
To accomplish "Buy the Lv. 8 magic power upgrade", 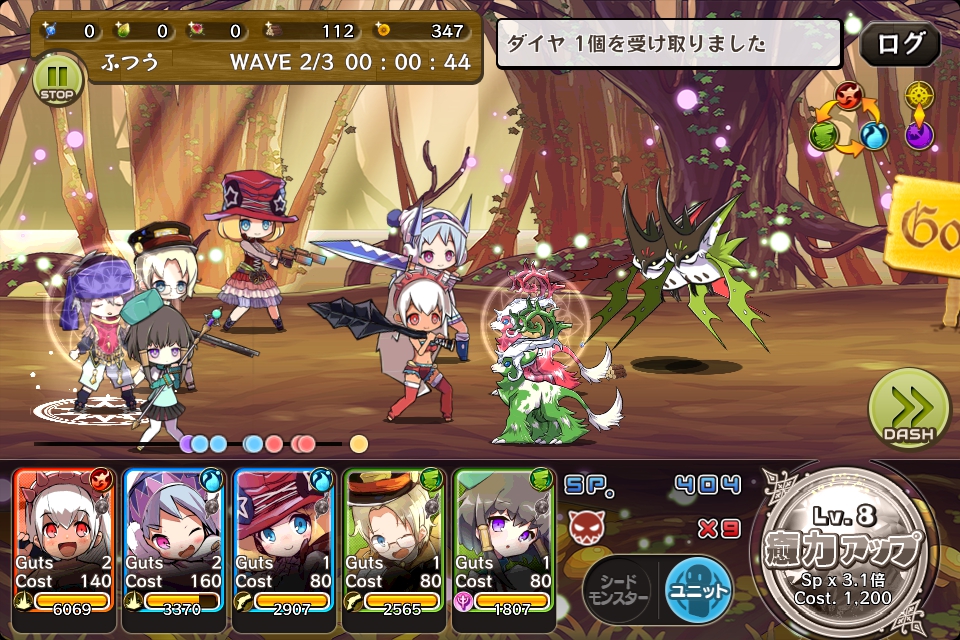I will click(851, 553).
